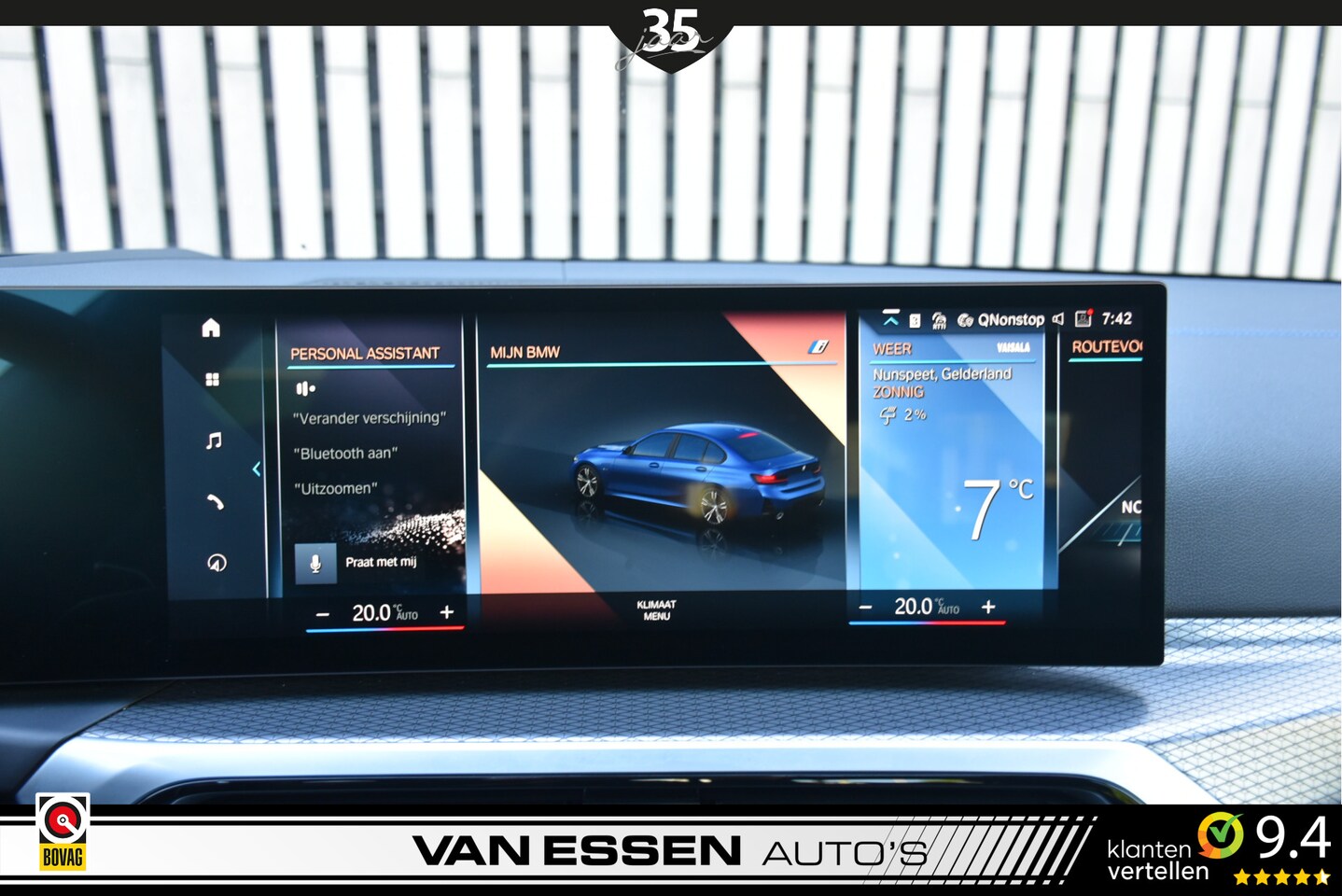1342x896 pixels.
Task: Open the notifications icon next to the clock
Action: pyautogui.click(x=1083, y=318)
